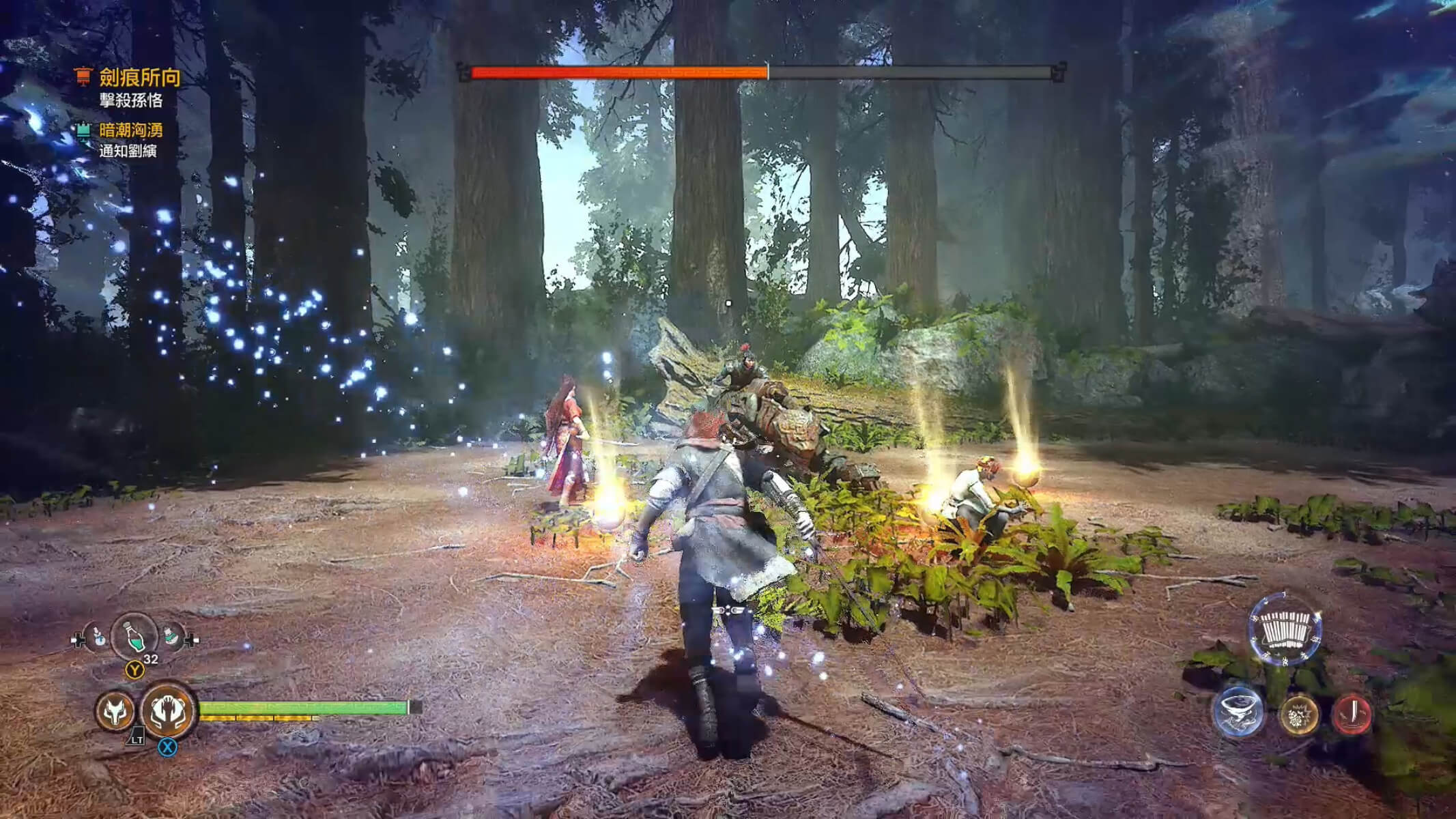Viewport: 1456px width, 819px height.
Task: Activate the wolf head ability icon
Action: point(115,712)
